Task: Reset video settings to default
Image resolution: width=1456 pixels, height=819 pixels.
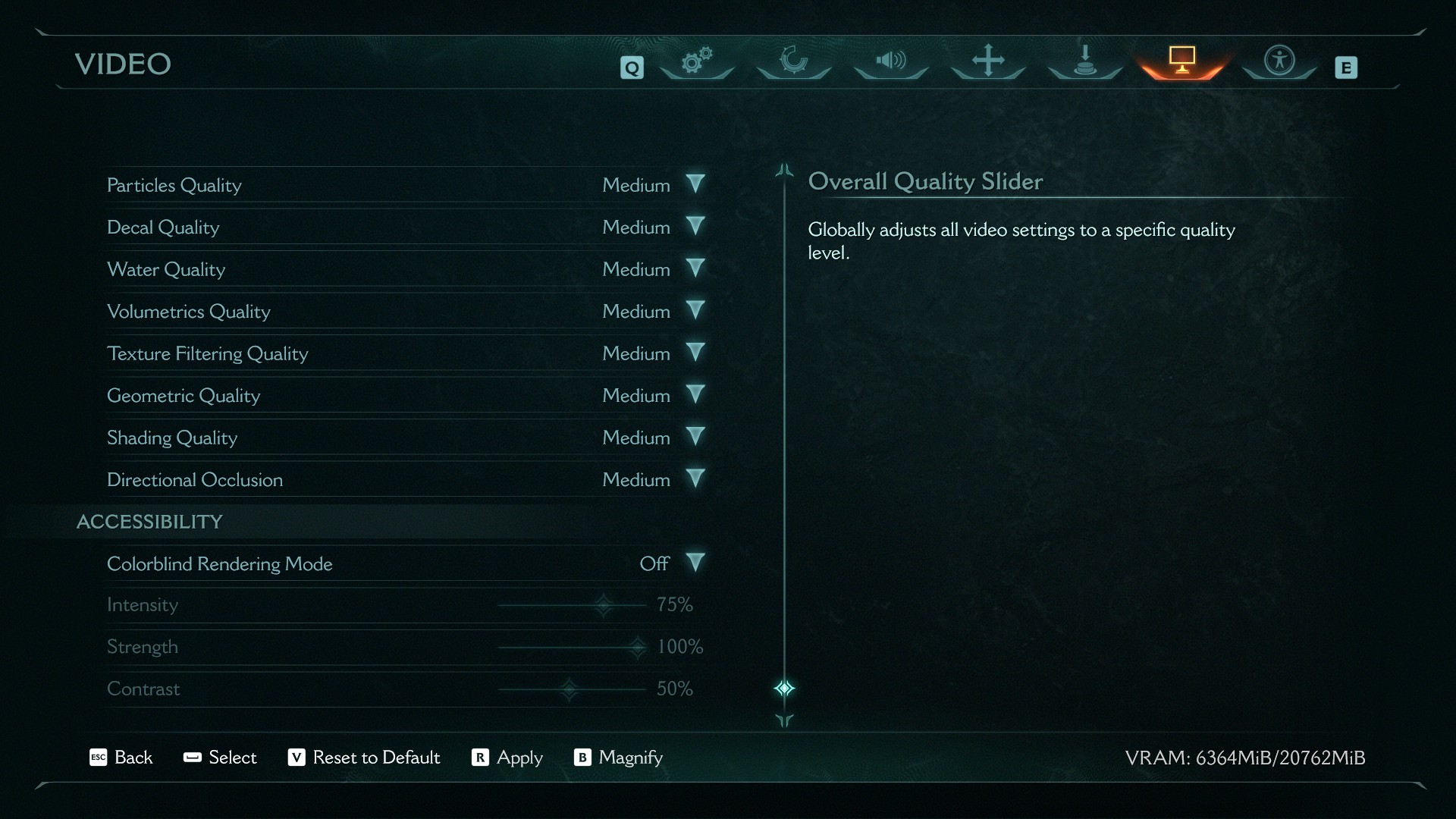Action: click(364, 758)
